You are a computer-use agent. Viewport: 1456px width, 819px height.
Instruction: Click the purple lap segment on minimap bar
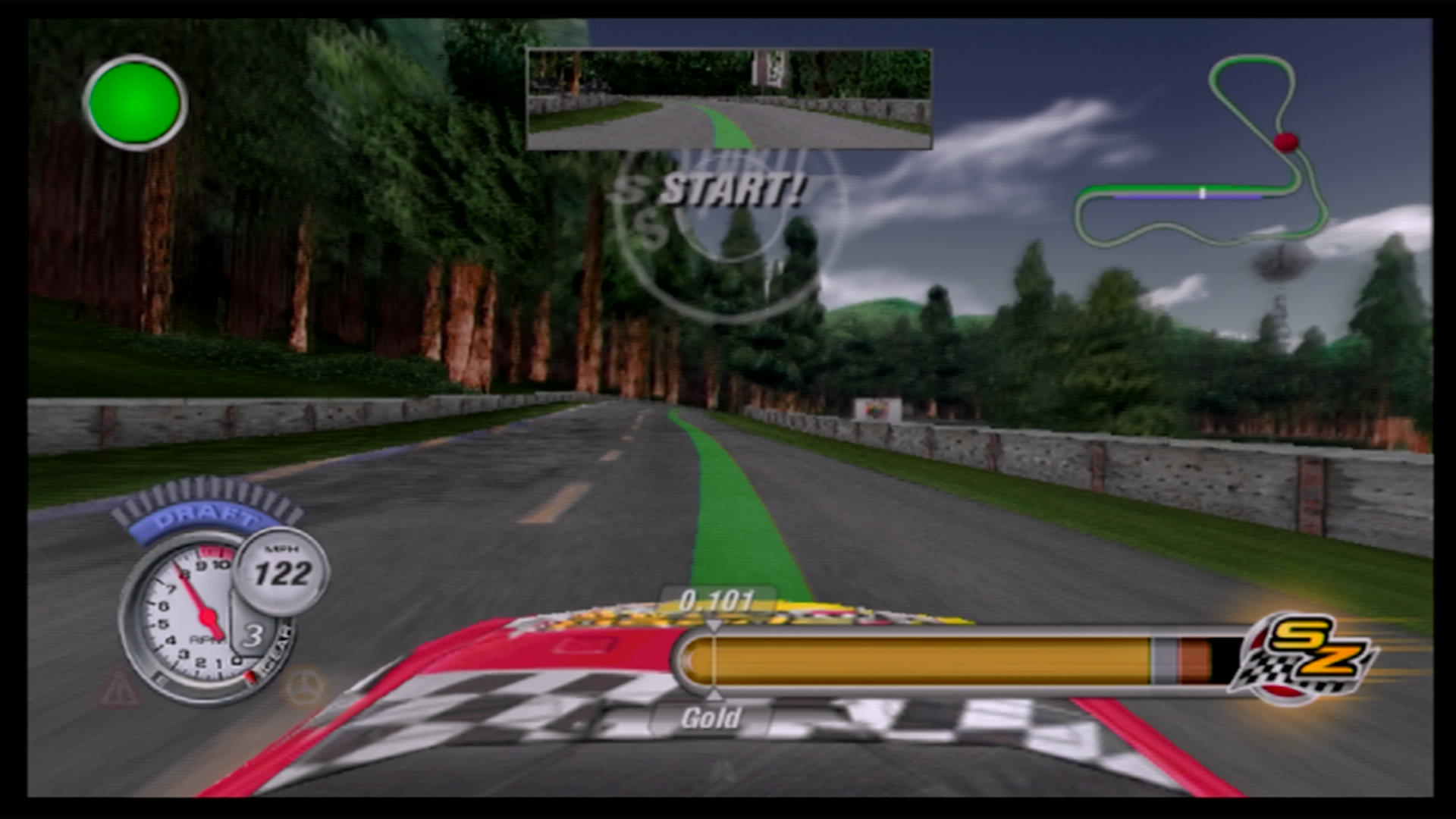[1153, 196]
